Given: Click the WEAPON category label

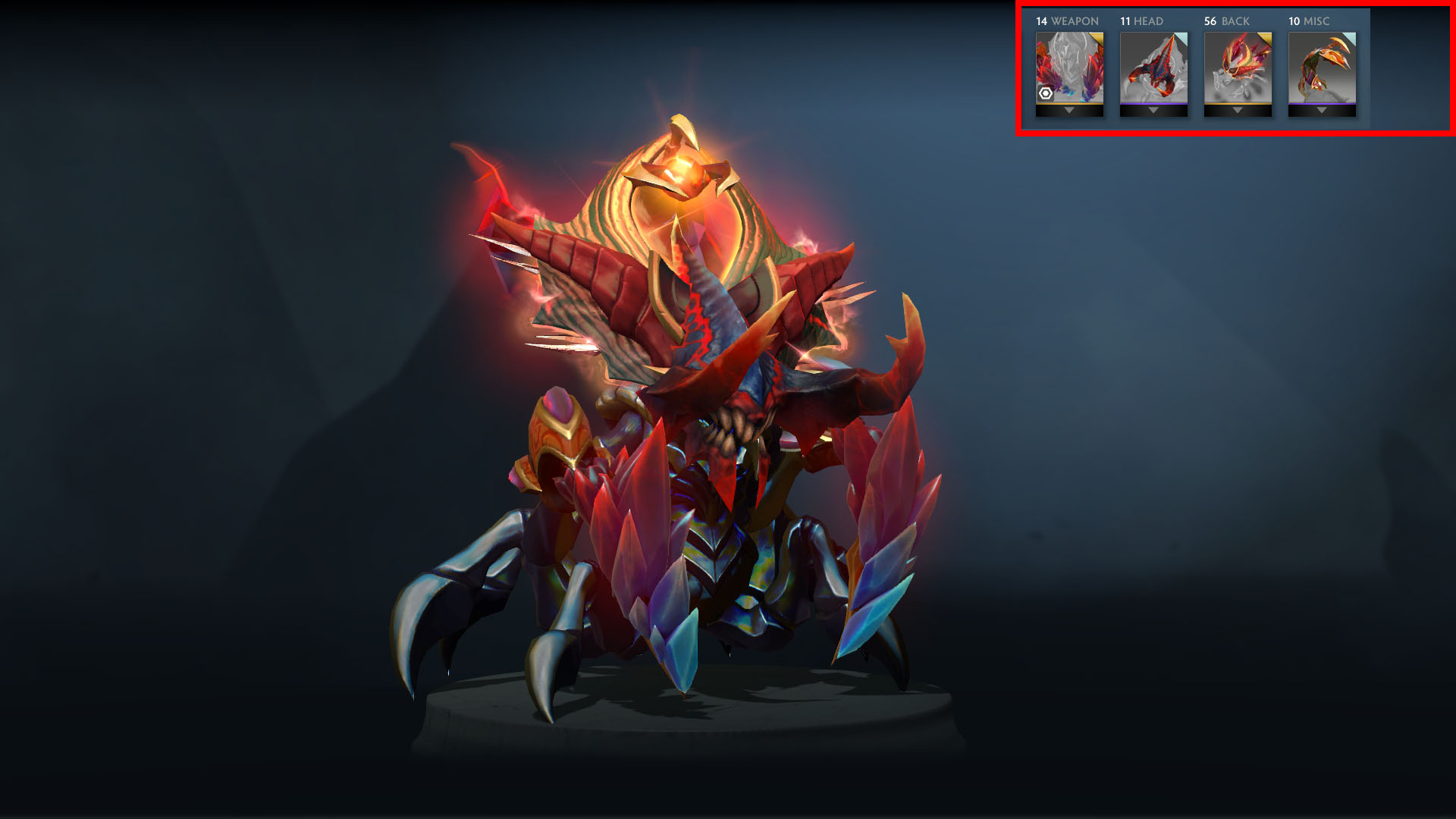Looking at the screenshot, I should [x=1075, y=21].
